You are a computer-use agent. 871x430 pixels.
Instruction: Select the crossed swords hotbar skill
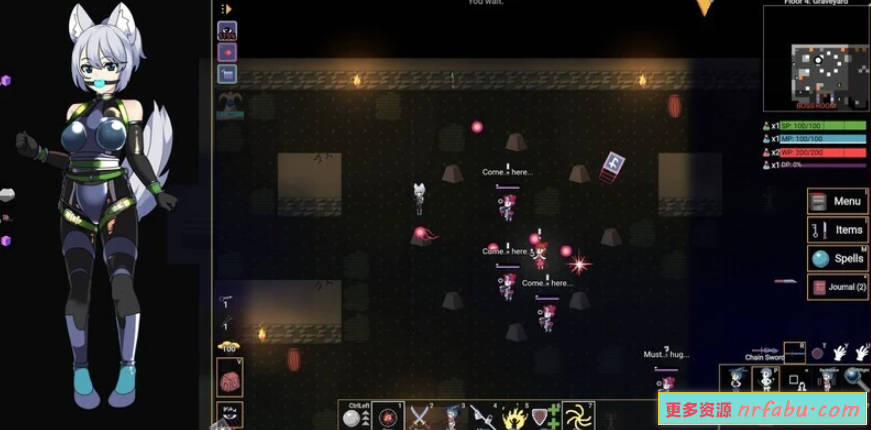tap(419, 415)
